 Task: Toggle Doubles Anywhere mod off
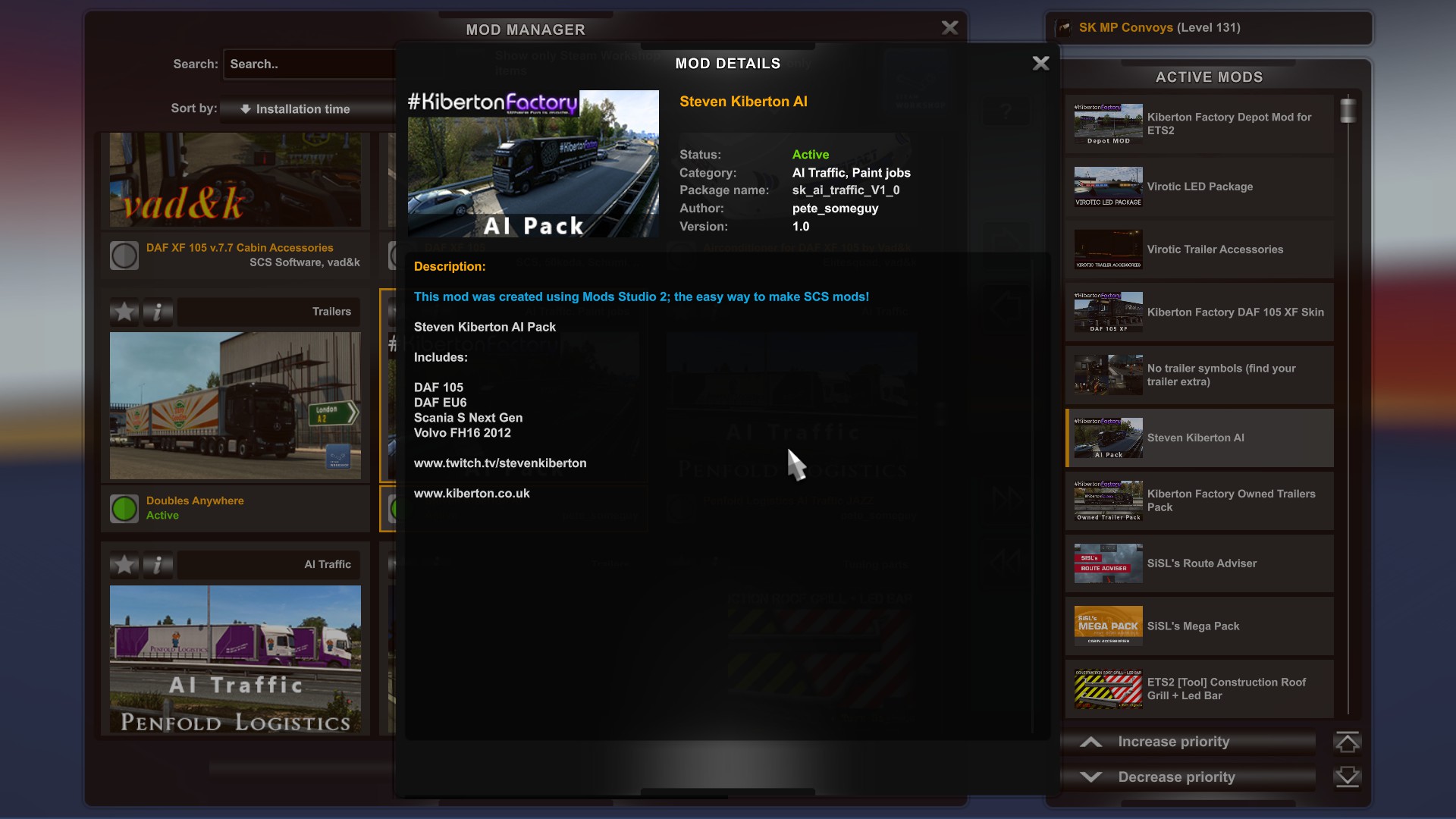[x=124, y=508]
